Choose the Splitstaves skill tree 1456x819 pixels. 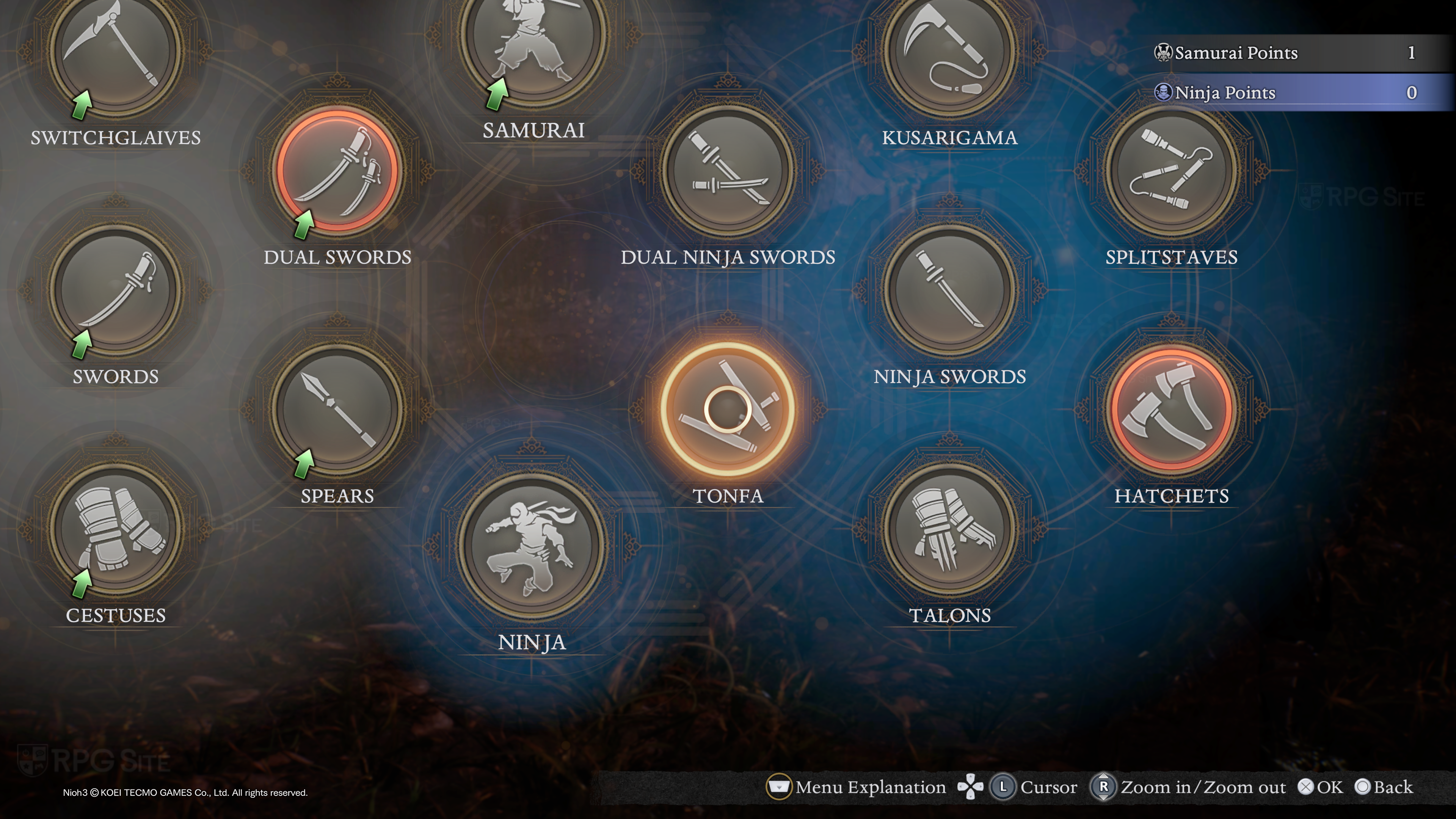coord(1172,171)
